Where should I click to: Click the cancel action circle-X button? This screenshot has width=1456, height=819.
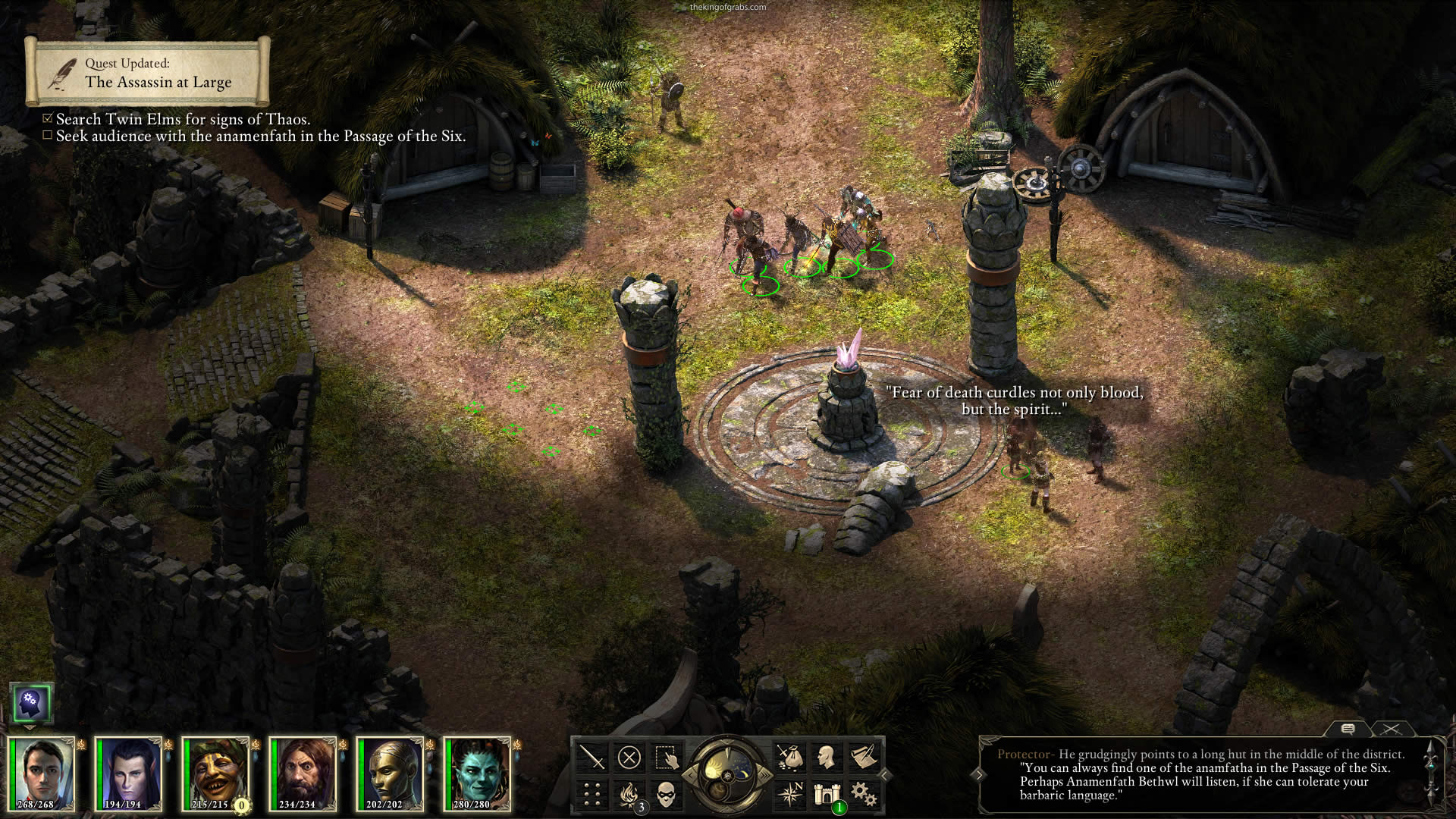pos(629,757)
